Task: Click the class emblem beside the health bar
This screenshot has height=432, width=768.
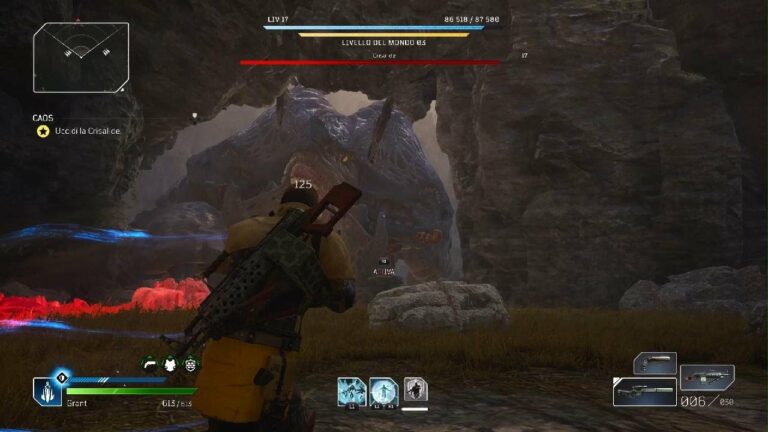Action: 47,391
